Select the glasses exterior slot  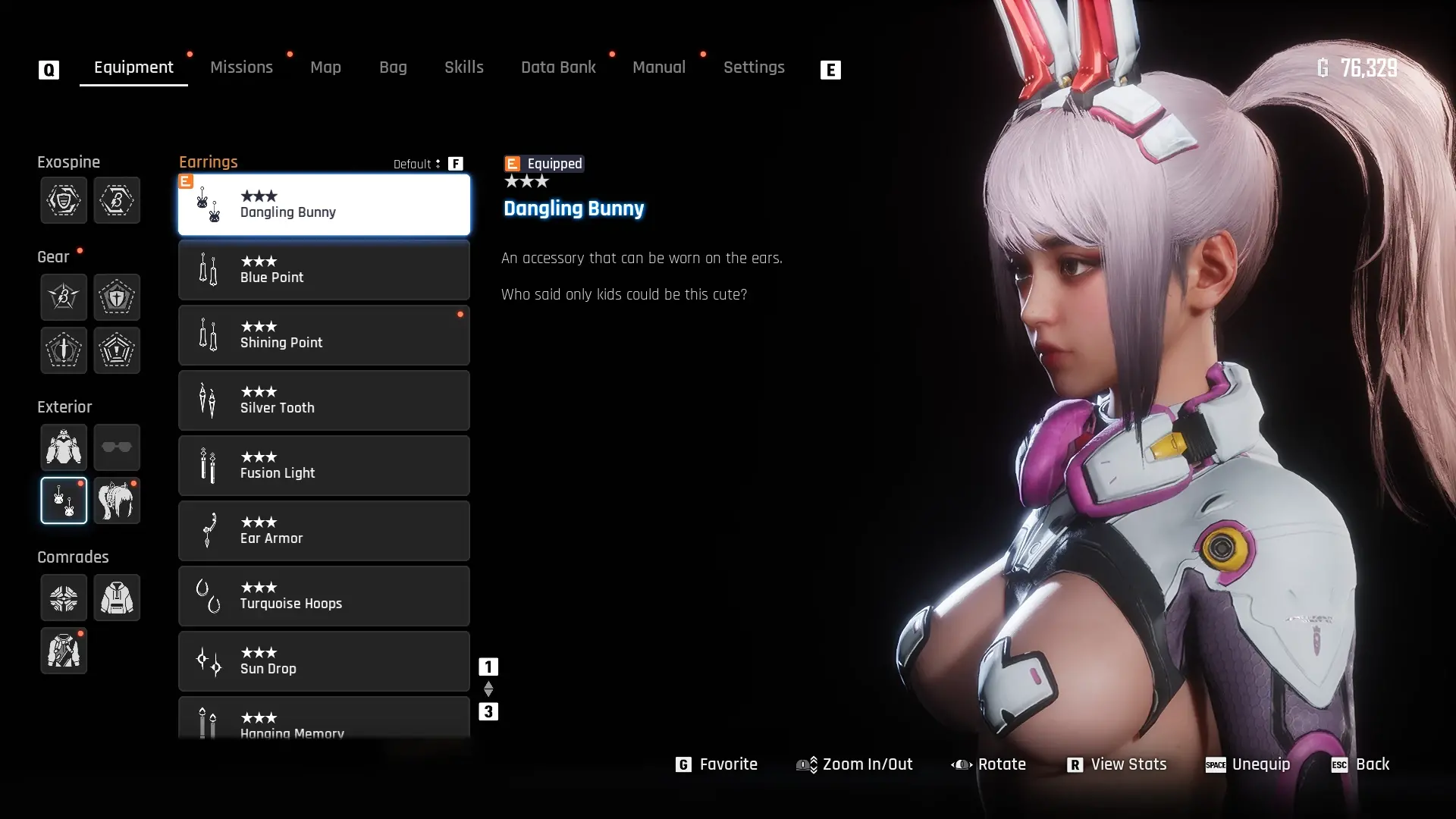(x=117, y=447)
